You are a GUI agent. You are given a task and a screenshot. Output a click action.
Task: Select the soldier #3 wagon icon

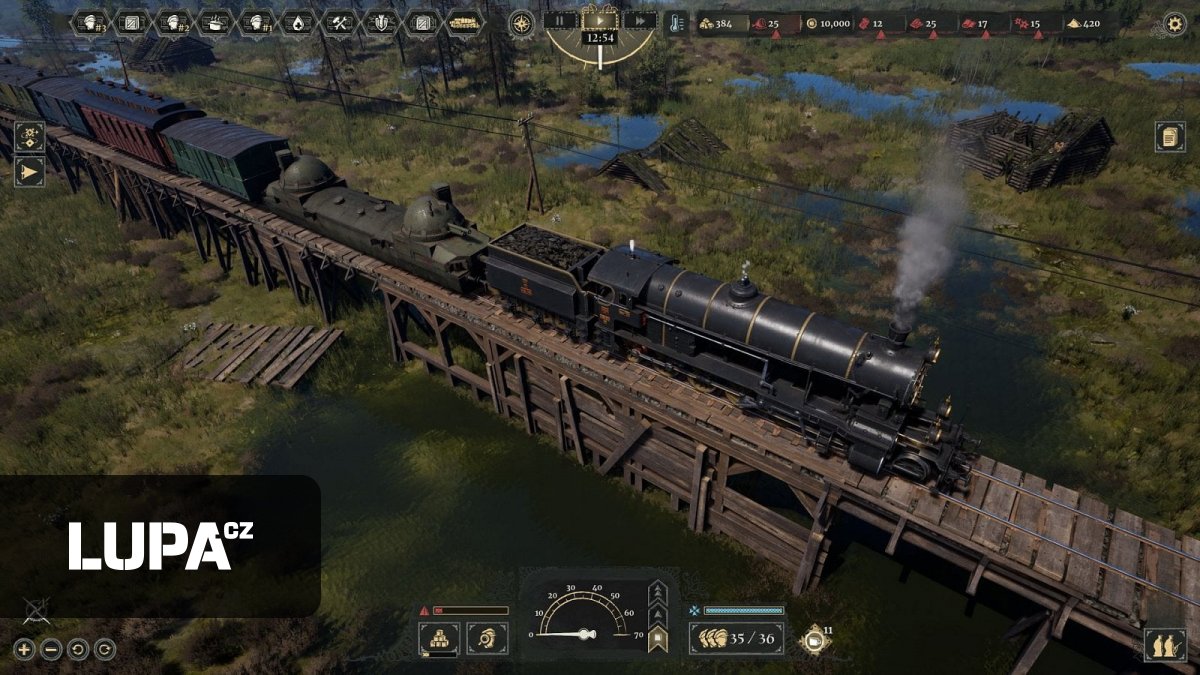click(x=91, y=22)
